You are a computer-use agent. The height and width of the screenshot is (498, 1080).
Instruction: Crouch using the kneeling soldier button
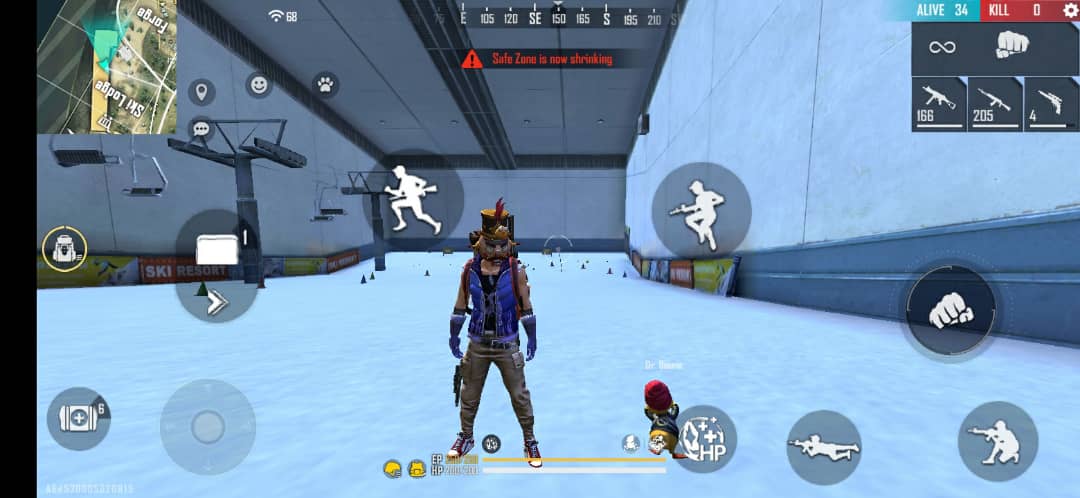point(997,441)
